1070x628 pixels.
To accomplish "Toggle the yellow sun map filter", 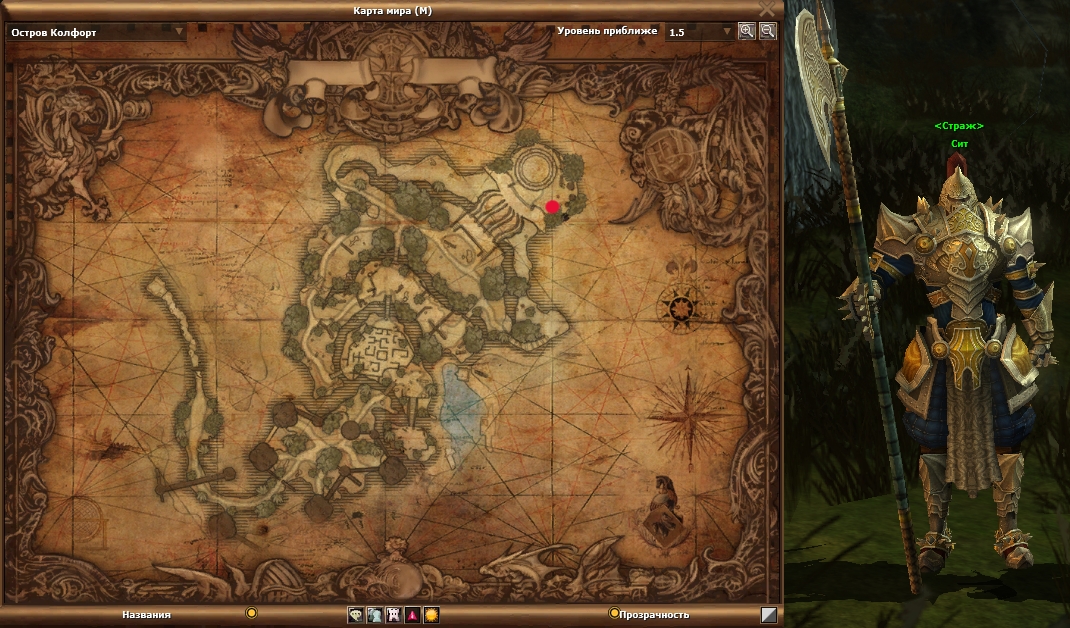I will pyautogui.click(x=431, y=615).
